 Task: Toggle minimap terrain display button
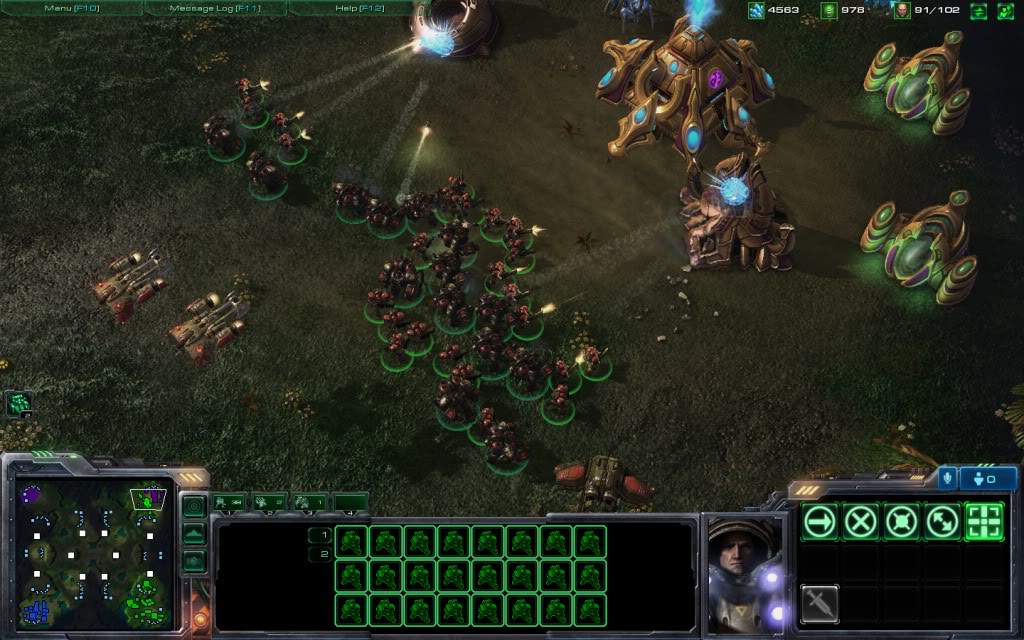tap(194, 534)
